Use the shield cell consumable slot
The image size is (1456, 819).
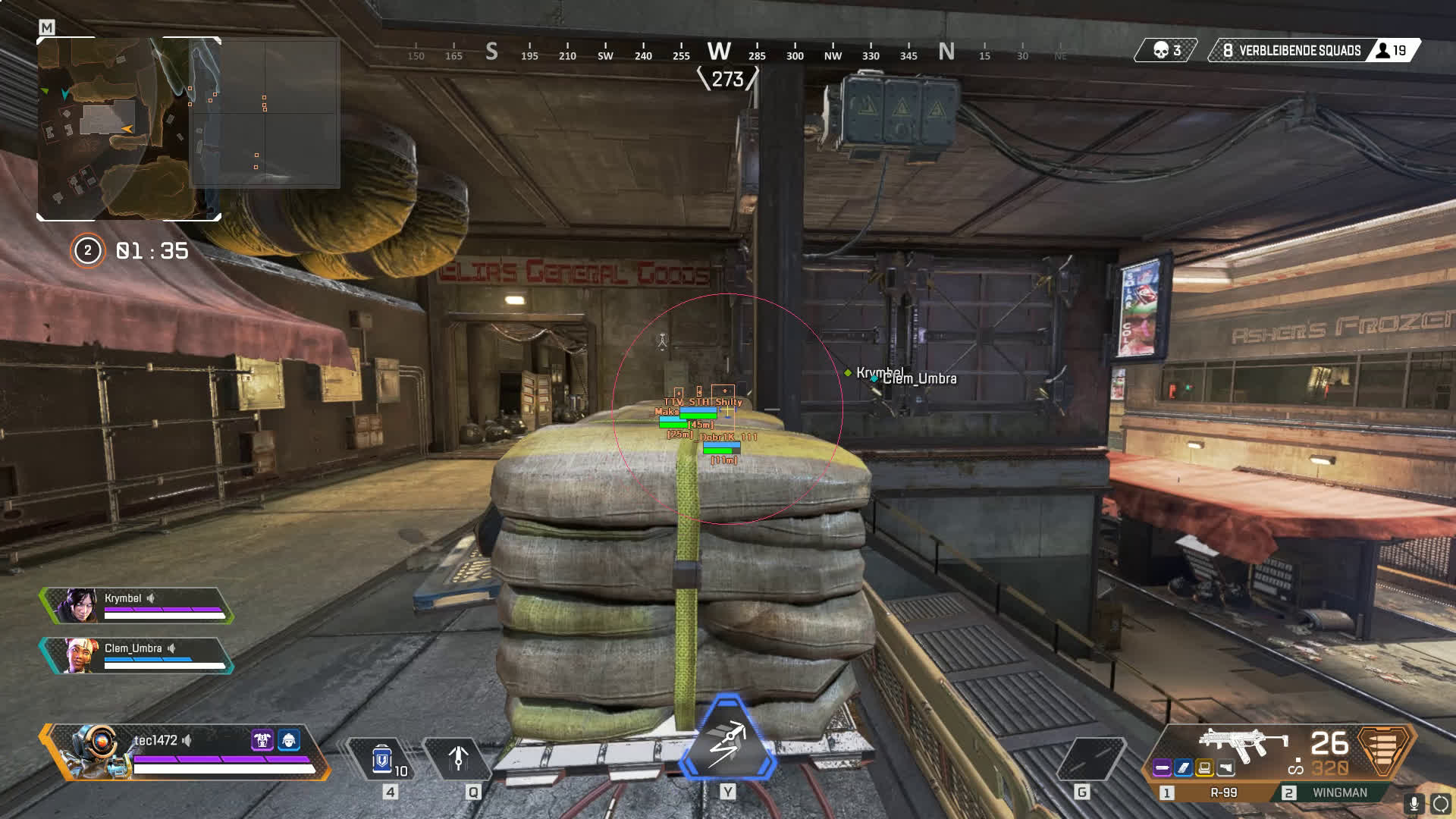[x=382, y=758]
